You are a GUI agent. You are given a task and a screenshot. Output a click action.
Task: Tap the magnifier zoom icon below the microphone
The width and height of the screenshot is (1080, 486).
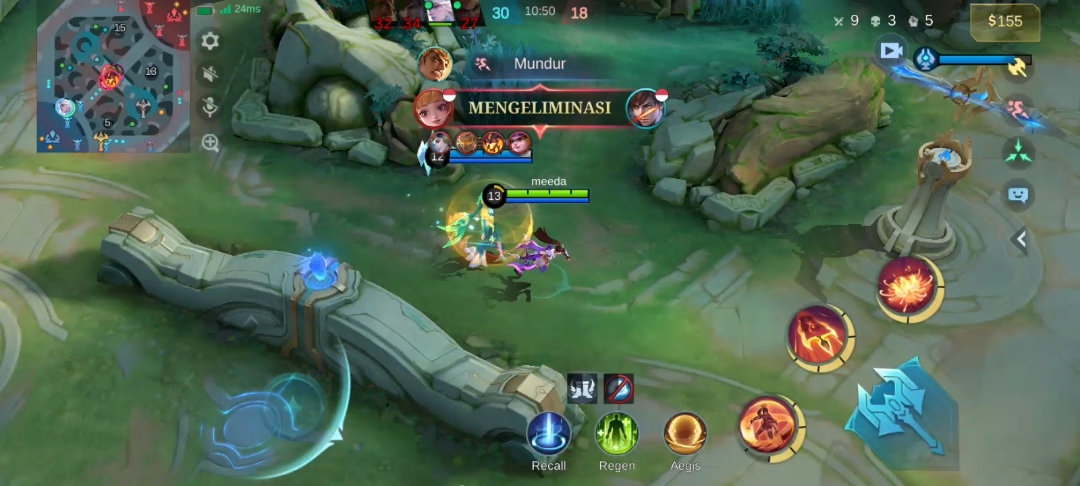210,142
